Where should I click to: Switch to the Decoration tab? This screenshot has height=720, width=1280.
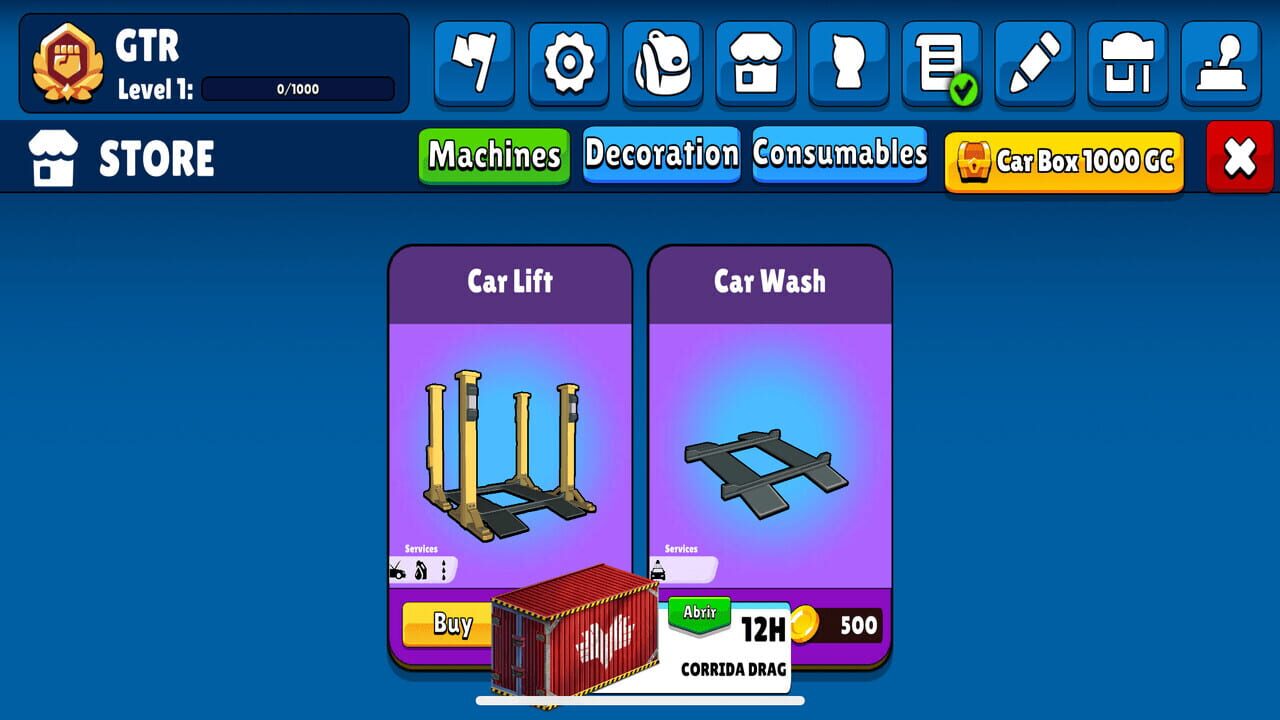coord(661,156)
